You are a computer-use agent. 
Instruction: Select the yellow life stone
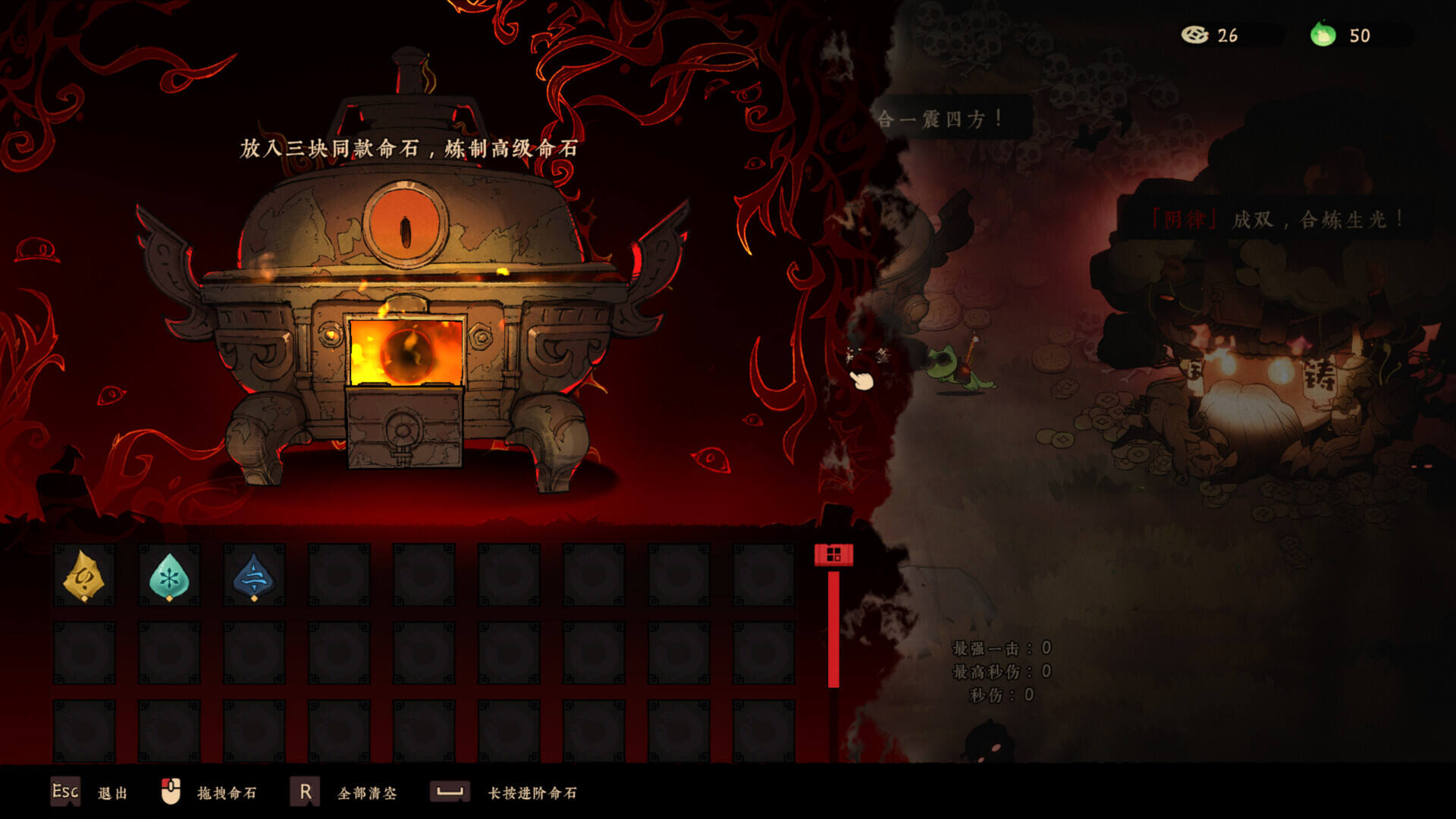coord(84,576)
